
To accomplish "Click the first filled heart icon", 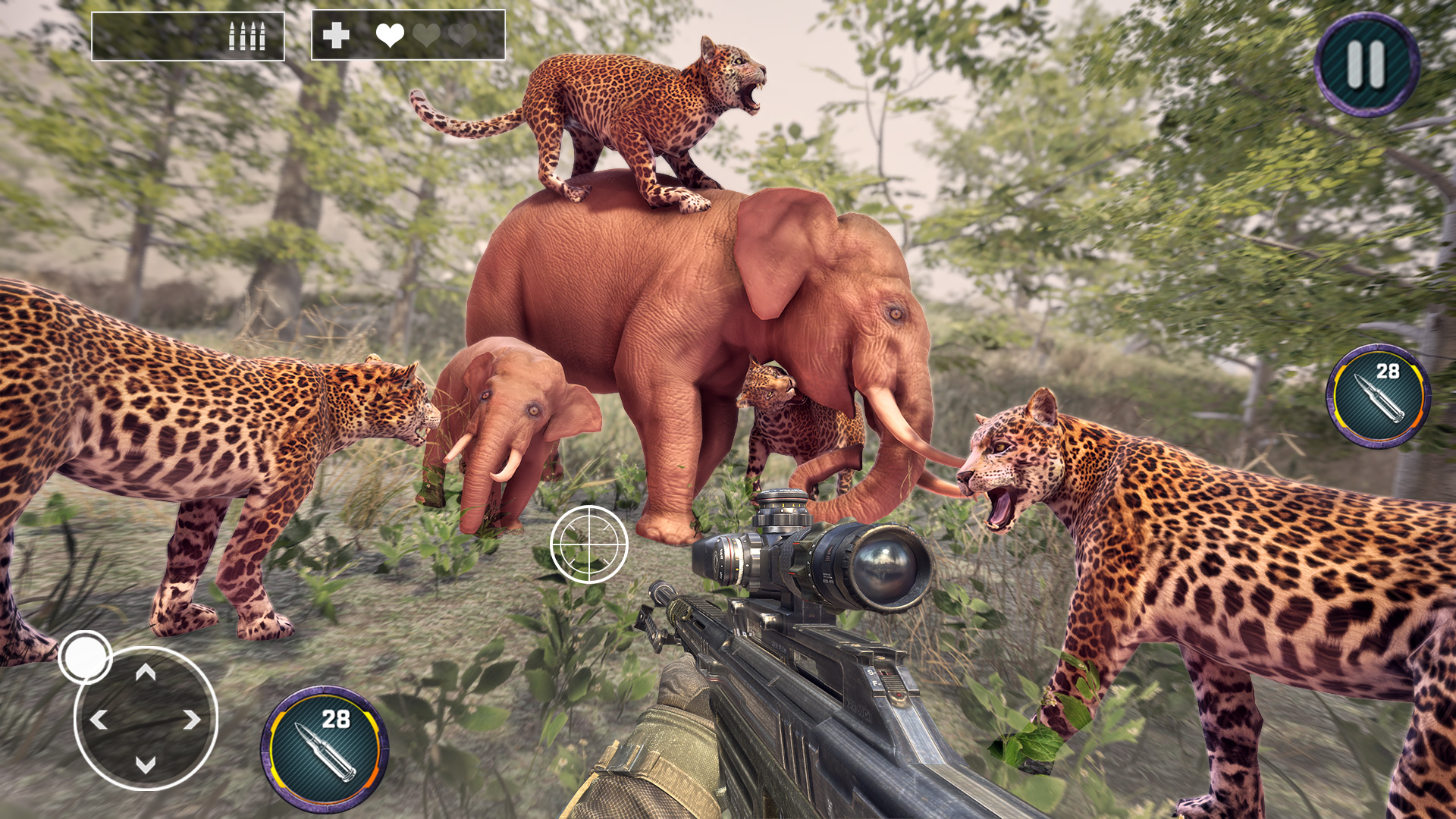I will [389, 34].
